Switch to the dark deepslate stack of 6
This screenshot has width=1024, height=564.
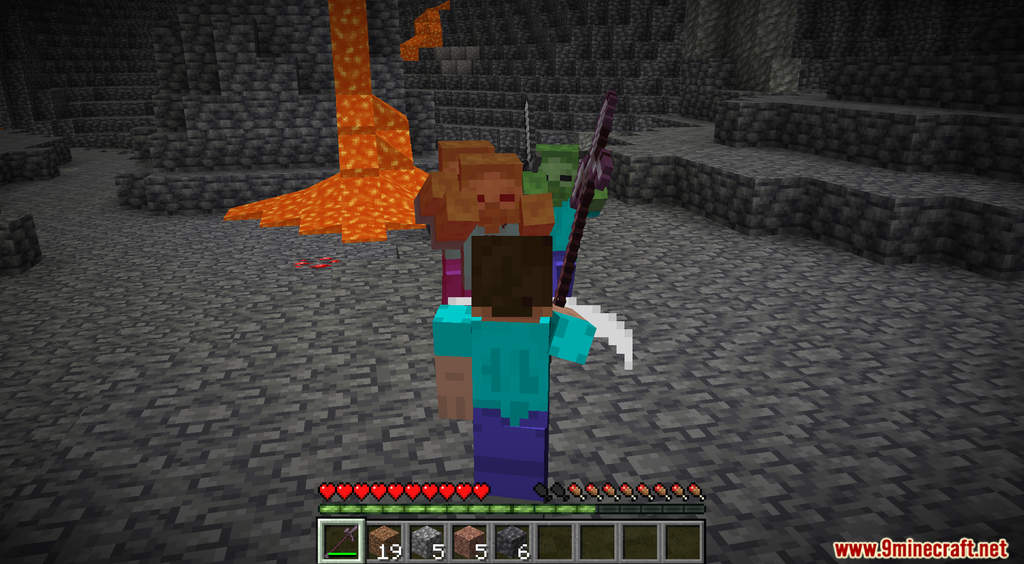[513, 541]
